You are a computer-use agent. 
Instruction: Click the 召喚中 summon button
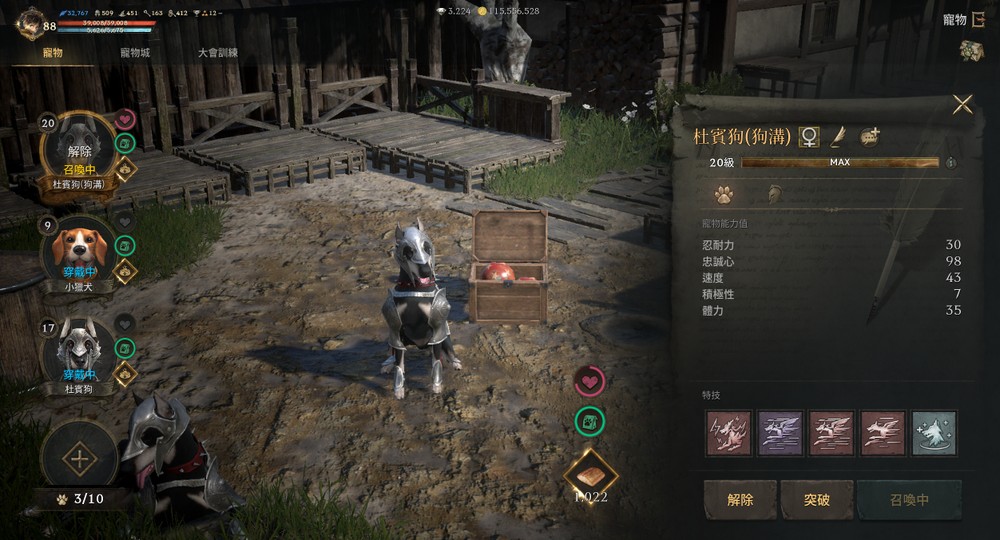coord(909,500)
